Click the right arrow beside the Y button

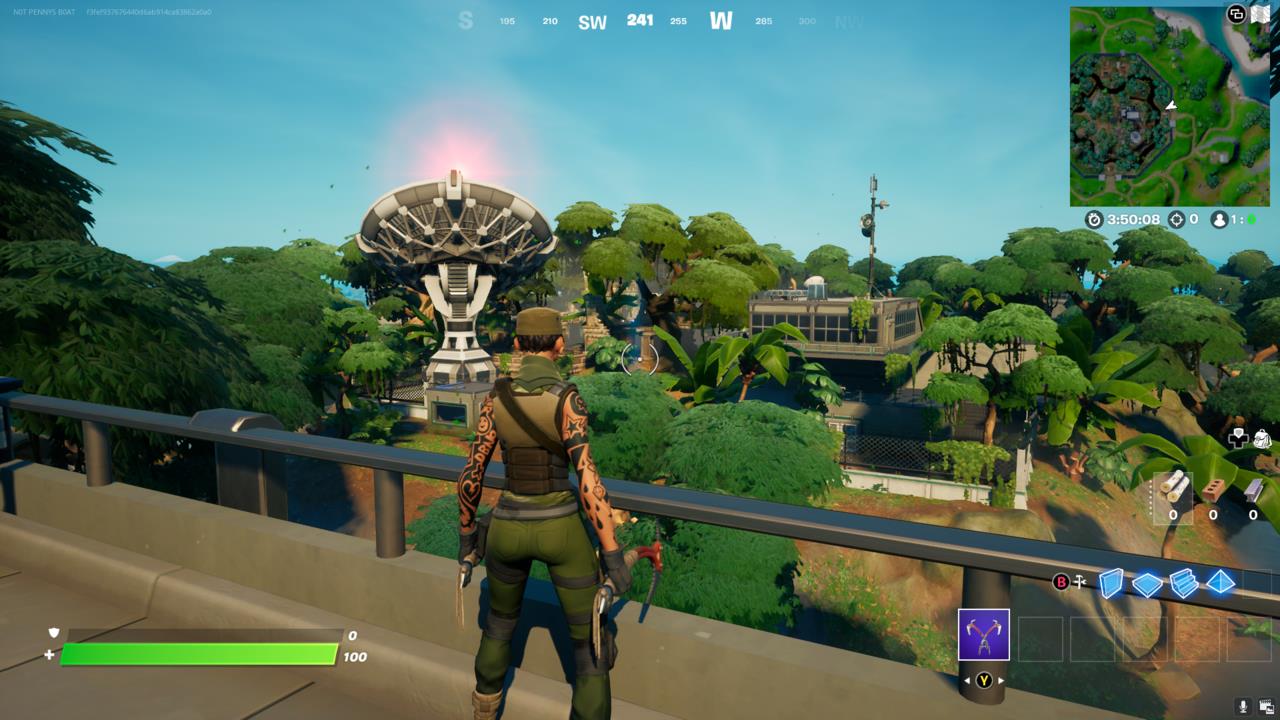(x=1002, y=680)
